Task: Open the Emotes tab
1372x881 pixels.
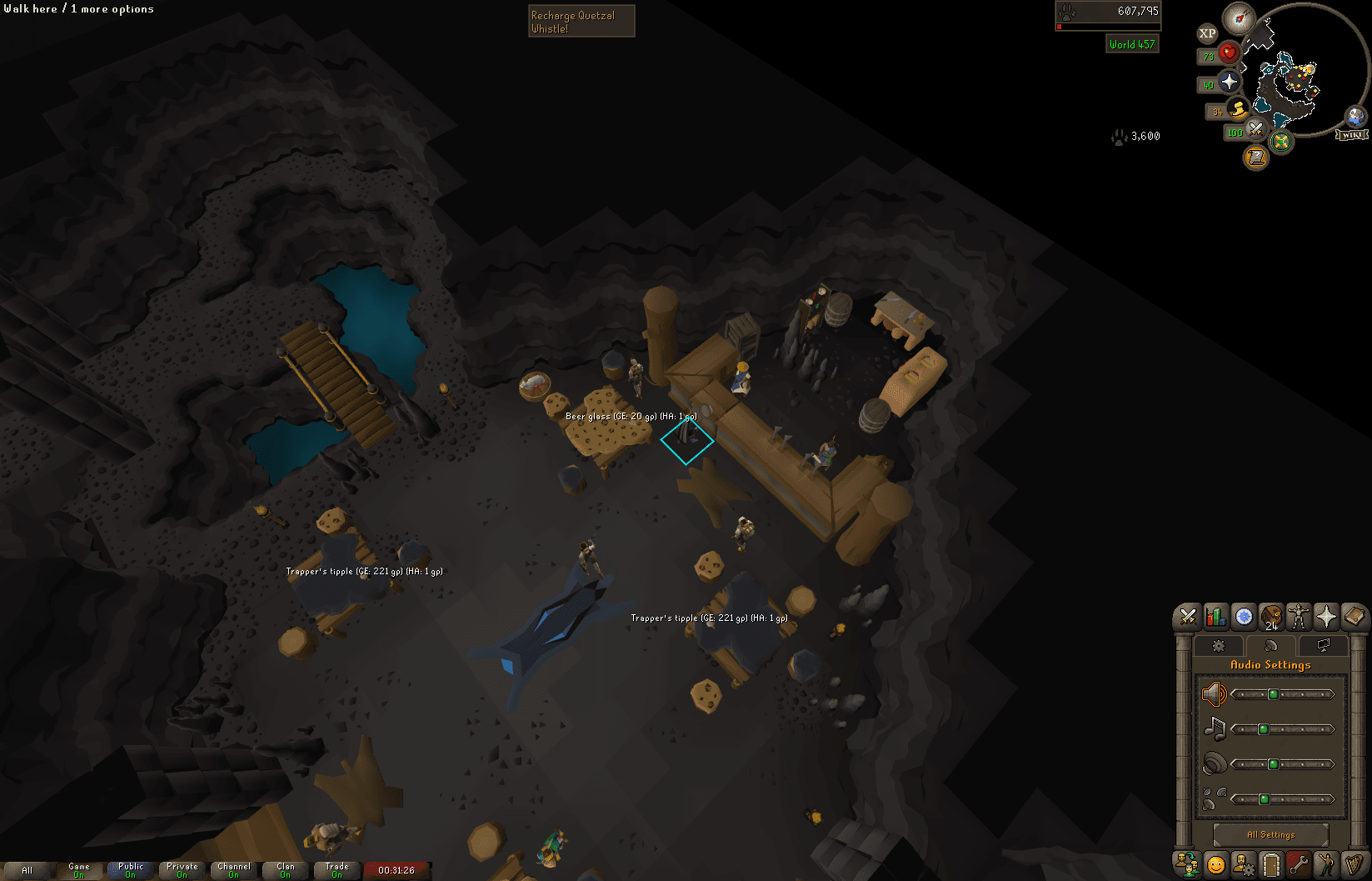Action: 1326,864
